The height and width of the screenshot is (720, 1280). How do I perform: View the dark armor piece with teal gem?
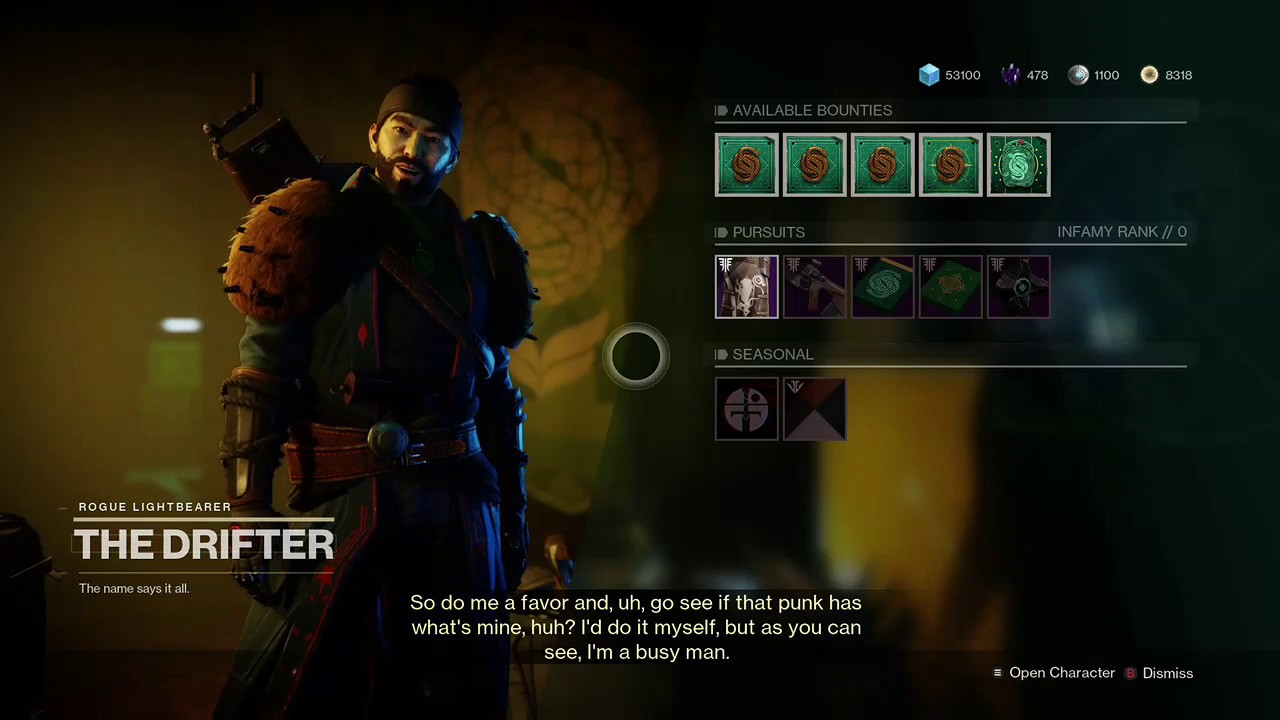[1018, 287]
